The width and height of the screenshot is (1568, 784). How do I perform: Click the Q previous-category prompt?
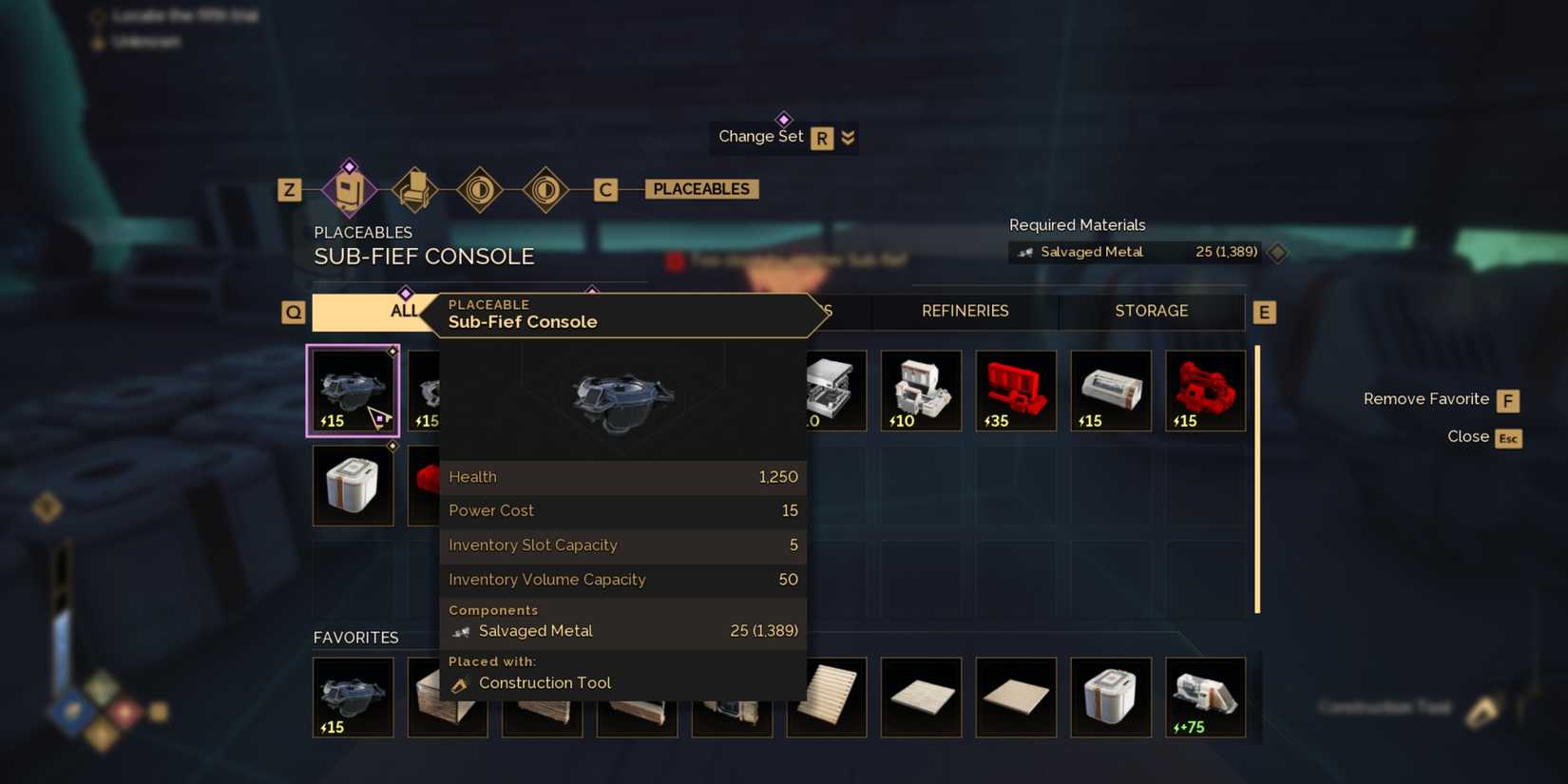click(x=293, y=312)
